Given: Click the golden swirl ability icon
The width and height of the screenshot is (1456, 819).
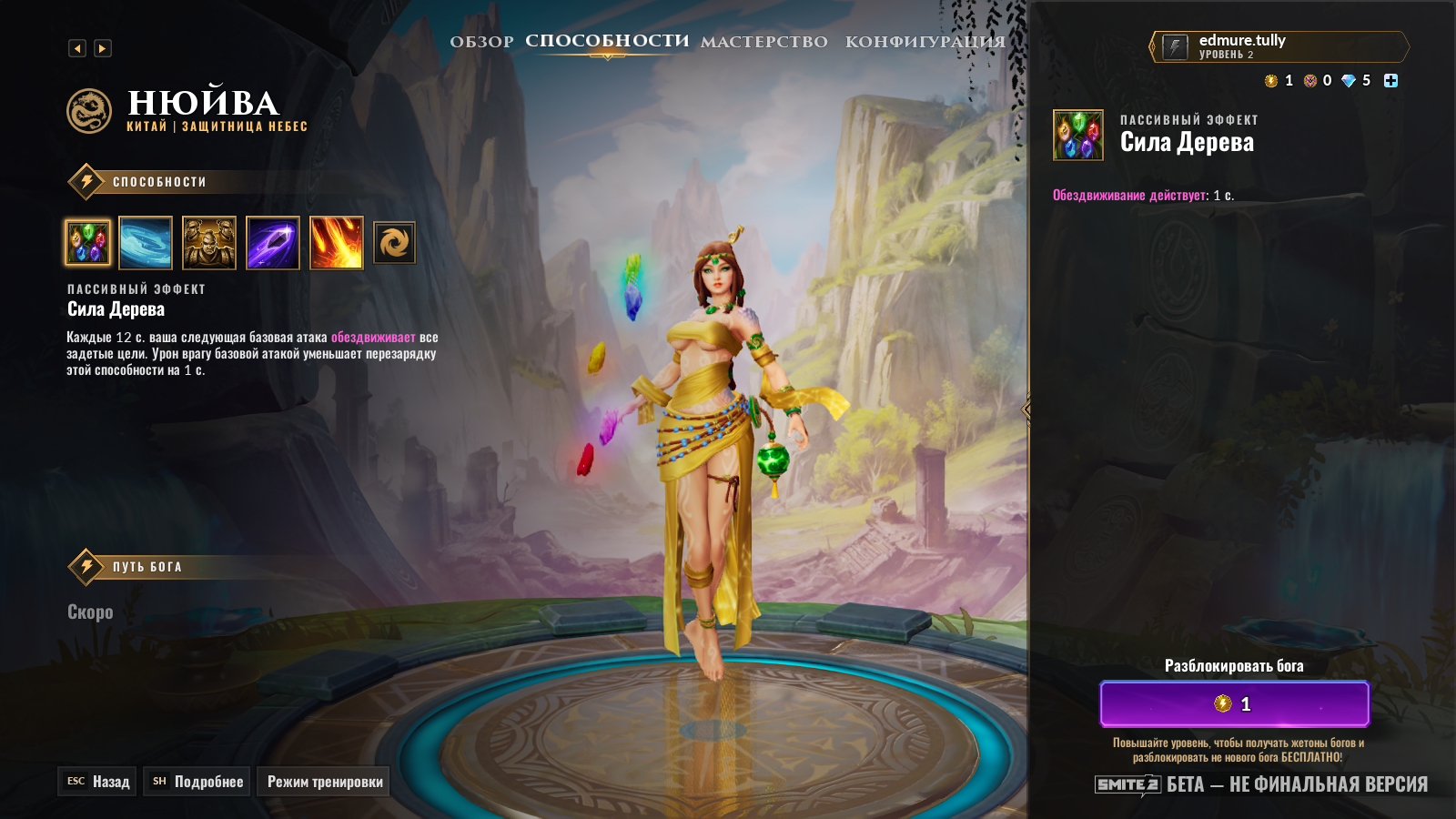Looking at the screenshot, I should pyautogui.click(x=395, y=243).
